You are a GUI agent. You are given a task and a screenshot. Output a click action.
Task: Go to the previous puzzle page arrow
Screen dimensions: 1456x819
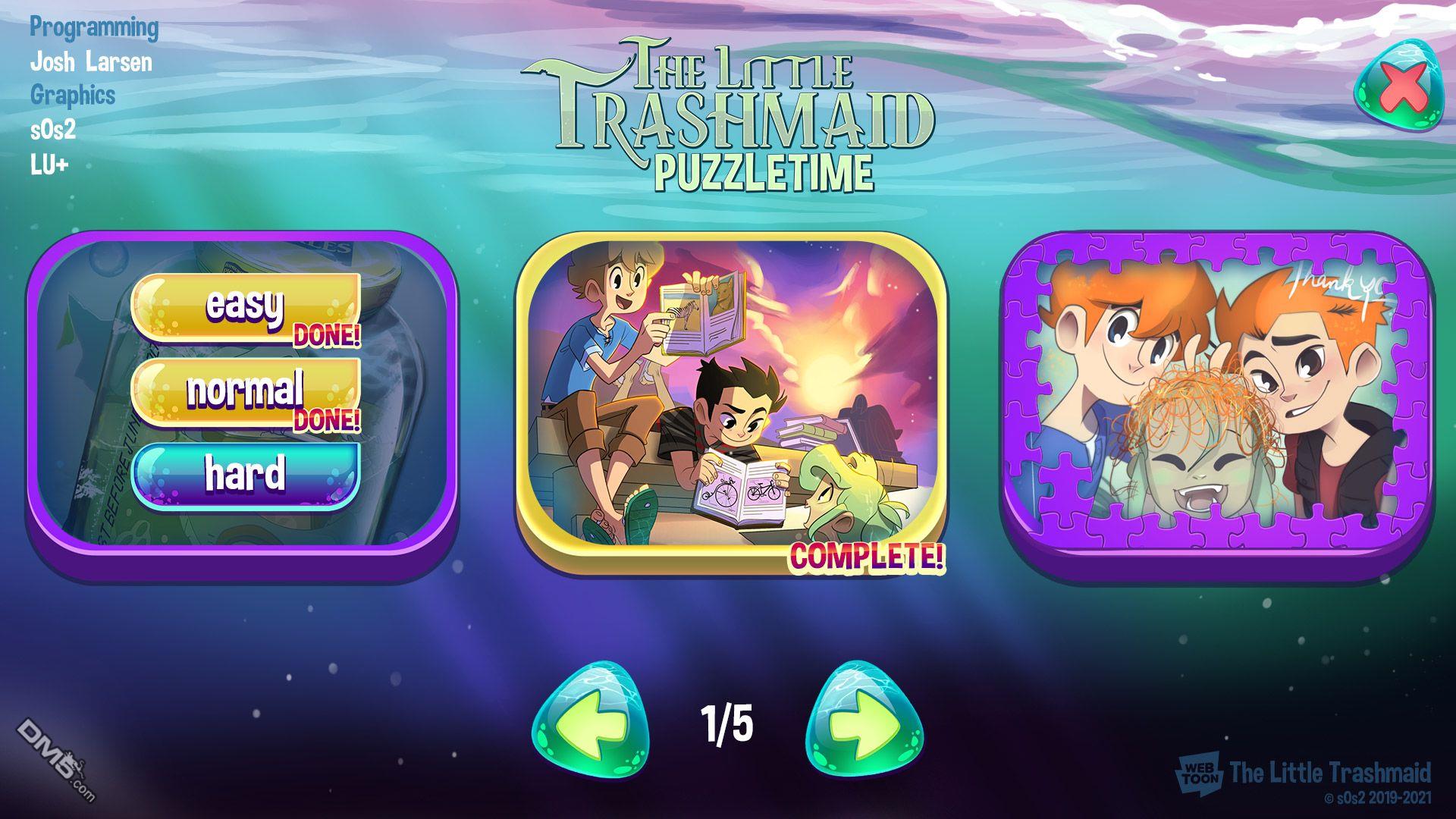(x=590, y=720)
